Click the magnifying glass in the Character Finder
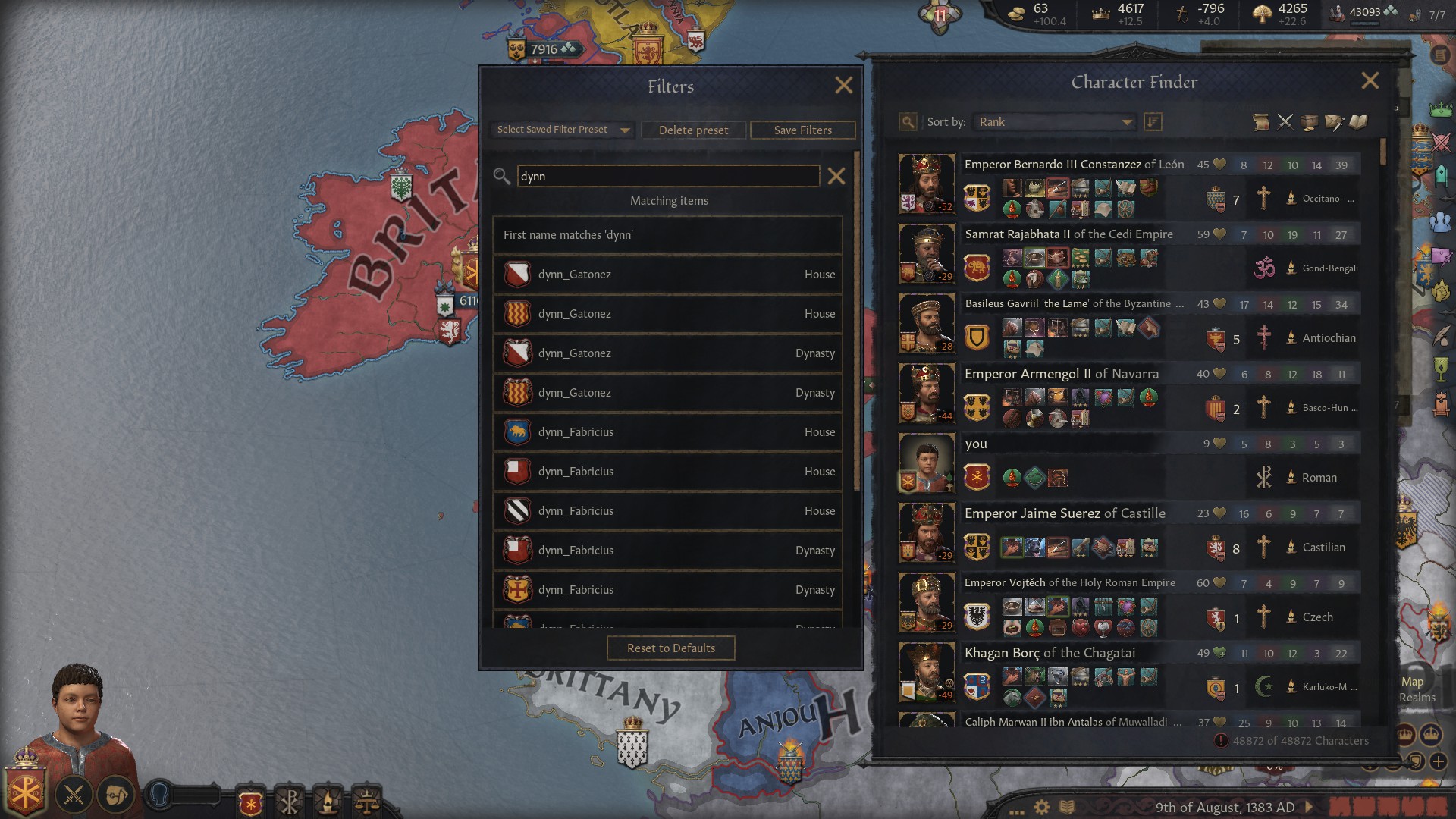The image size is (1456, 819). (x=907, y=121)
